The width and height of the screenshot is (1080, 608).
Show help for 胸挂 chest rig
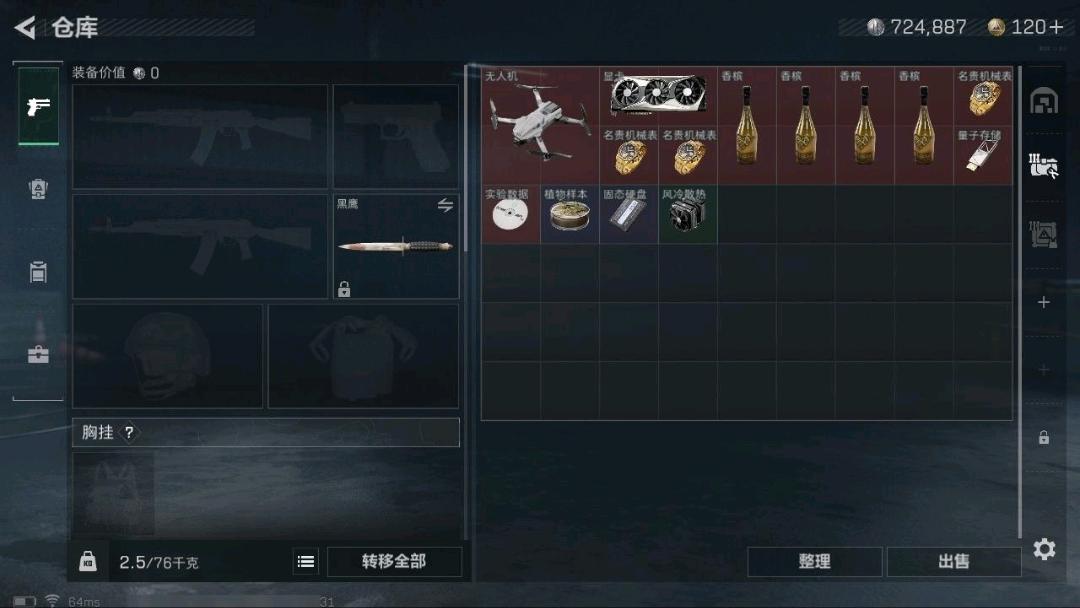click(x=129, y=433)
